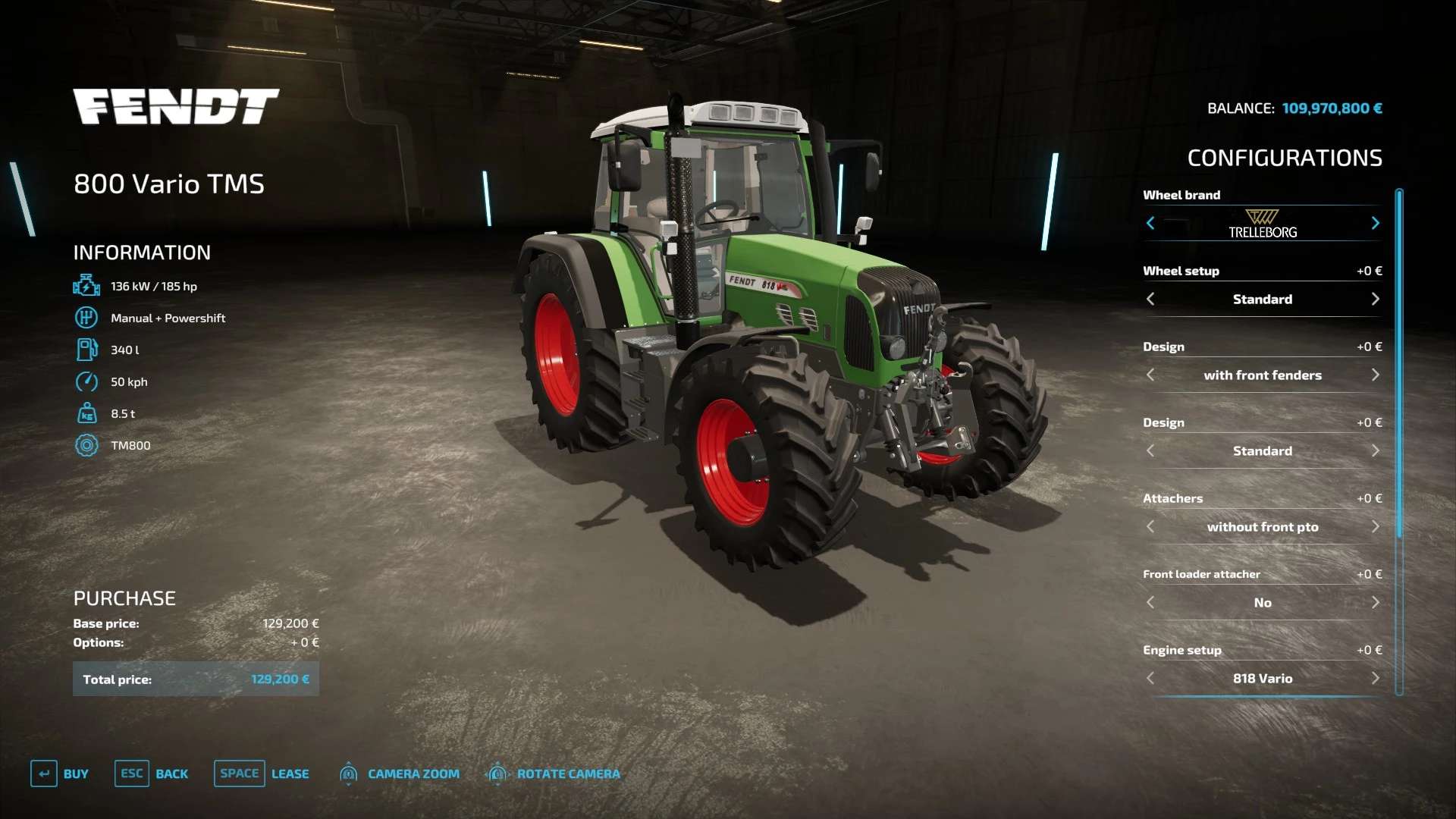Screen dimensions: 1456x819
Task: Click the TM800 tire icon
Action: click(87, 445)
